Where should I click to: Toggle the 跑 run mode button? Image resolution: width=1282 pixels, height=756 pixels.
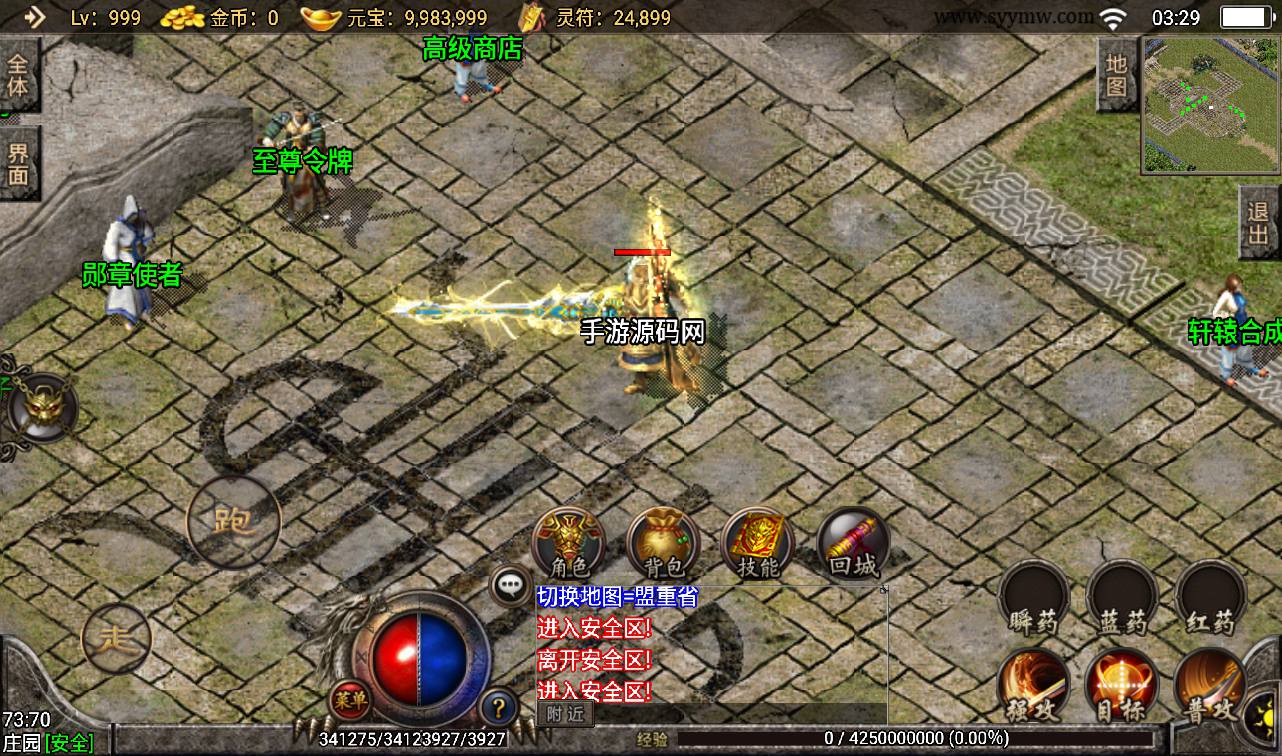(x=233, y=520)
